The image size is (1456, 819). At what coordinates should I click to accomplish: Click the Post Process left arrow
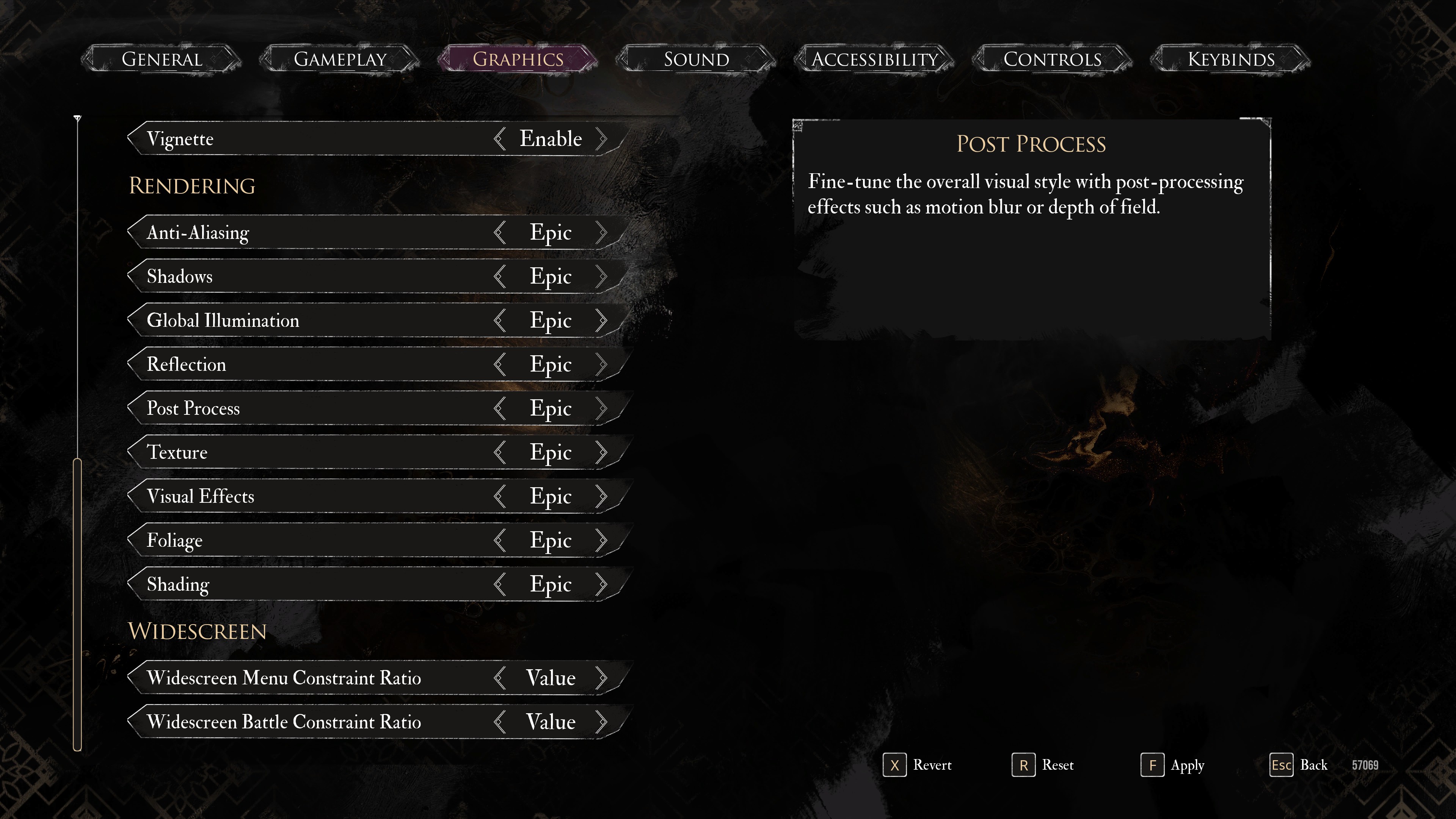pyautogui.click(x=500, y=408)
